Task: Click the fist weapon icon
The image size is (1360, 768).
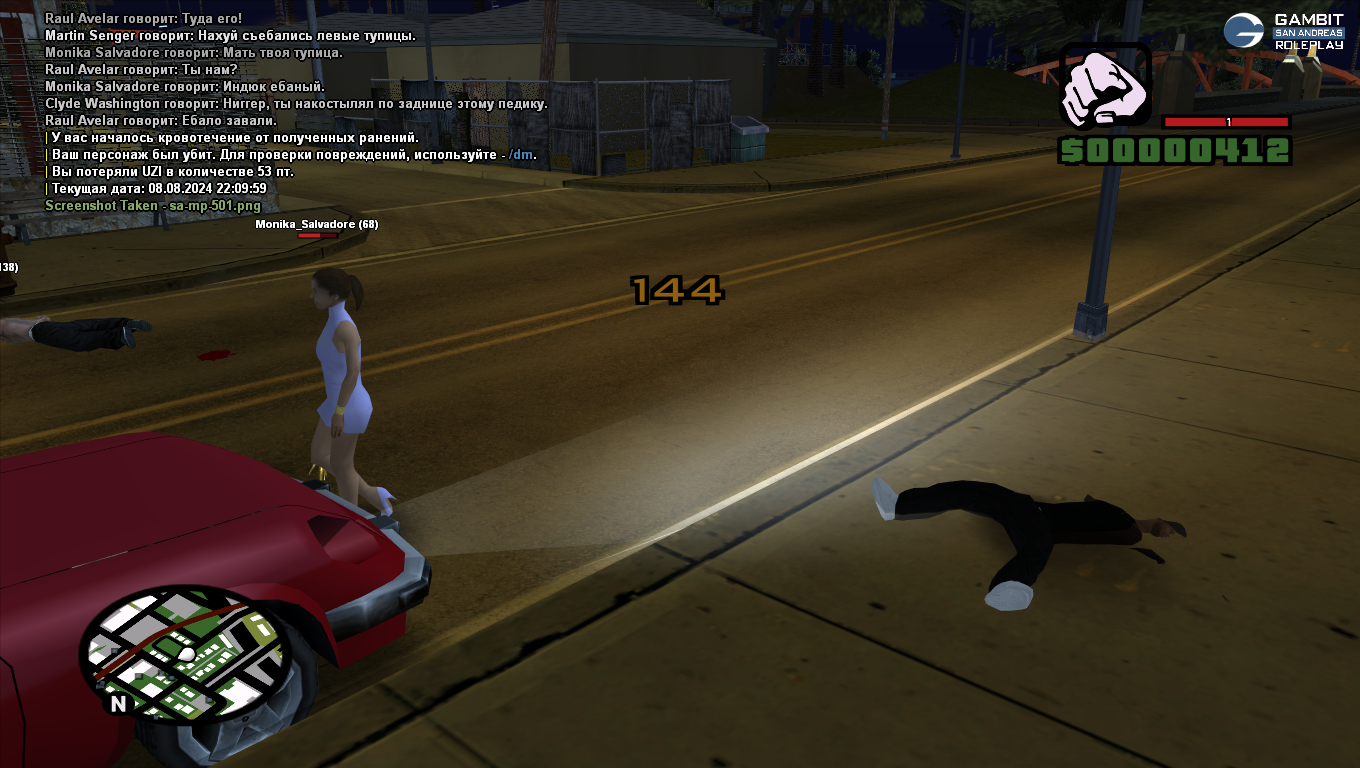Action: coord(1104,87)
